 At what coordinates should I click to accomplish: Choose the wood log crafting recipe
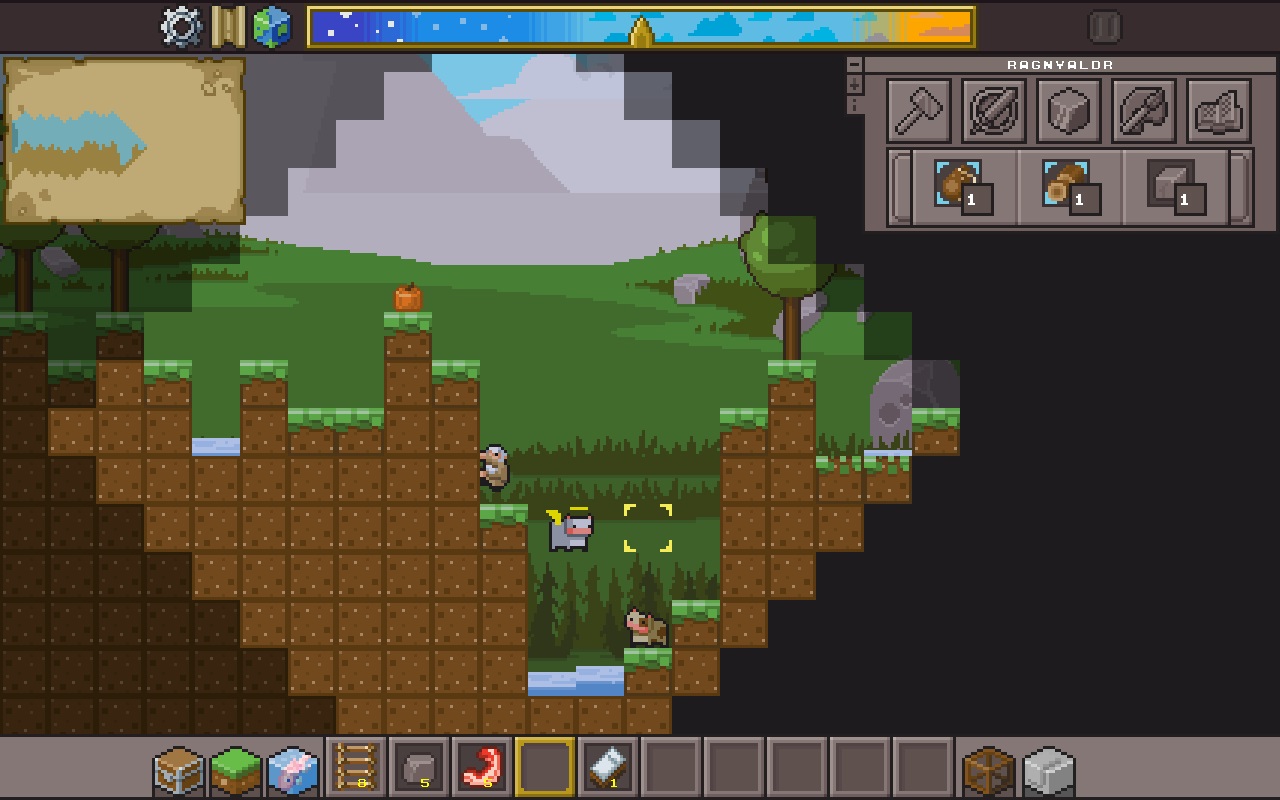pos(1069,187)
